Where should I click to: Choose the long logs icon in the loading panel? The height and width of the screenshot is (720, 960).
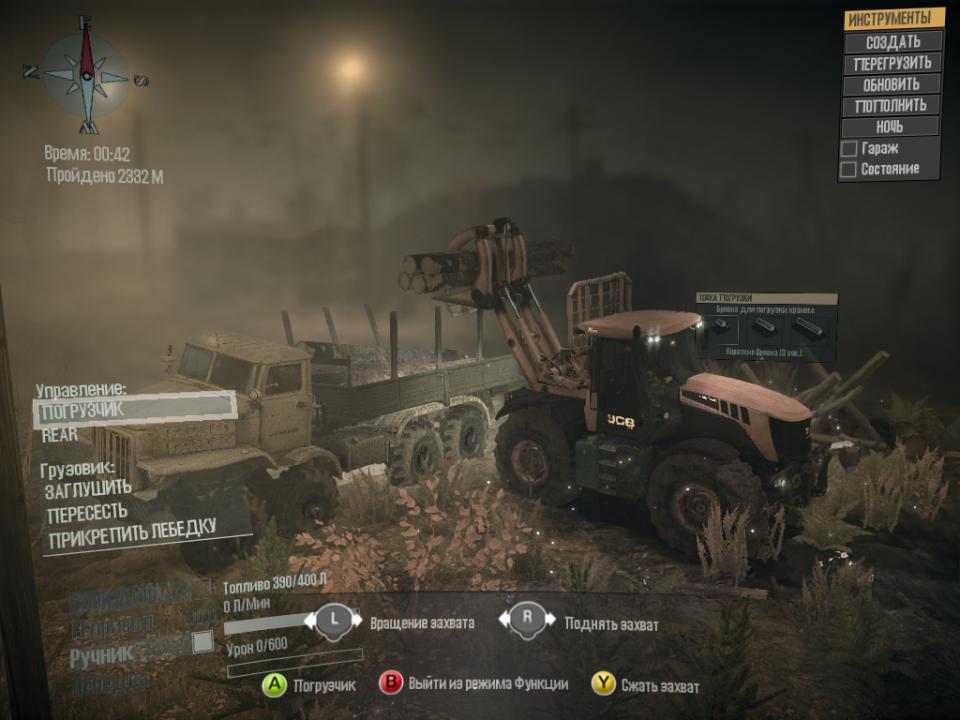pos(810,329)
